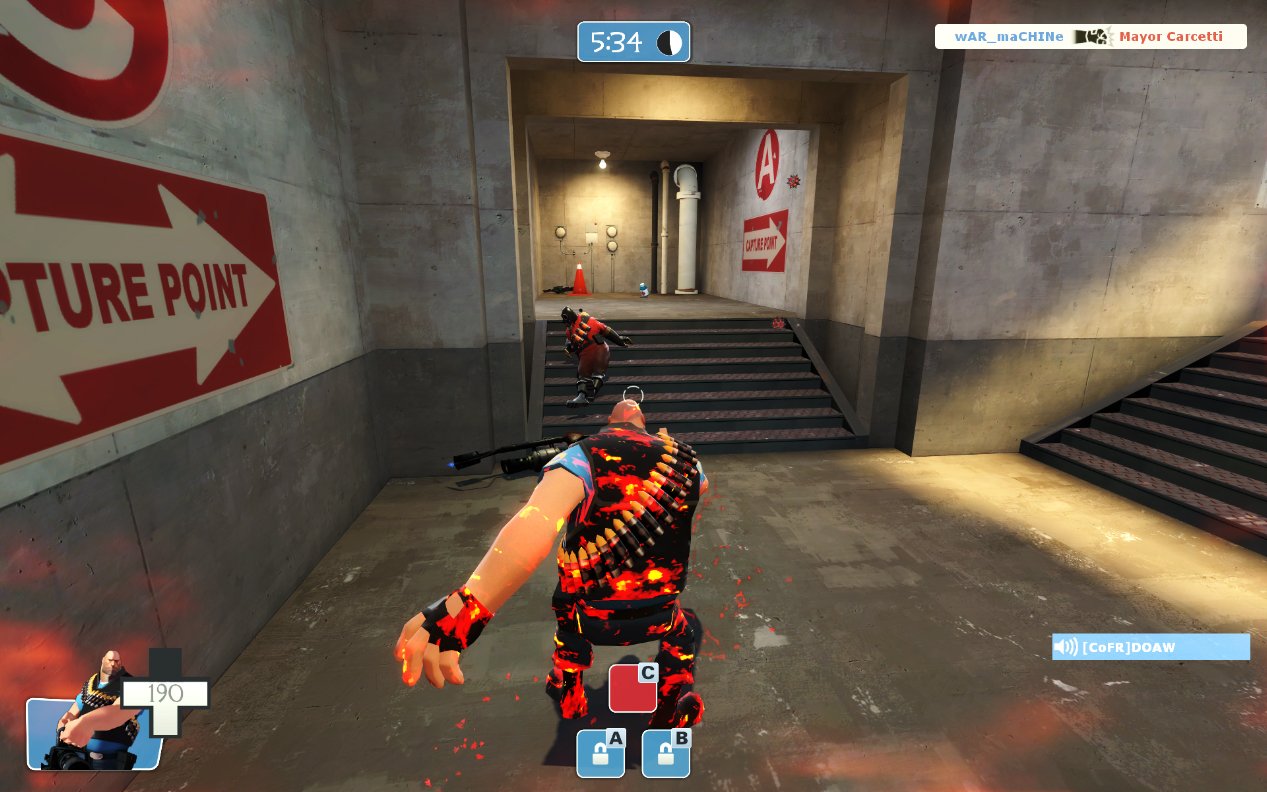The width and height of the screenshot is (1267, 792).
Task: Click the locked control point B icon
Action: coord(665,753)
